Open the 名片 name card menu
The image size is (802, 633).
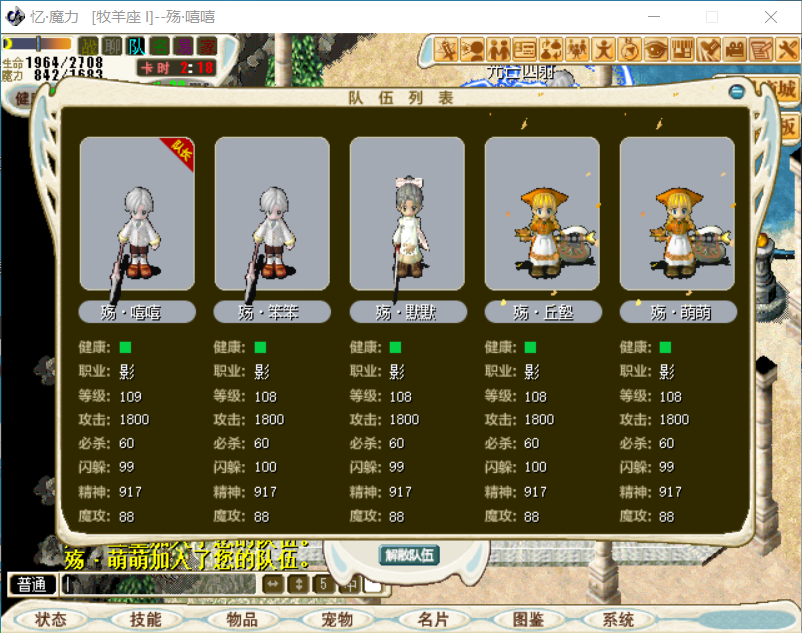(432, 620)
